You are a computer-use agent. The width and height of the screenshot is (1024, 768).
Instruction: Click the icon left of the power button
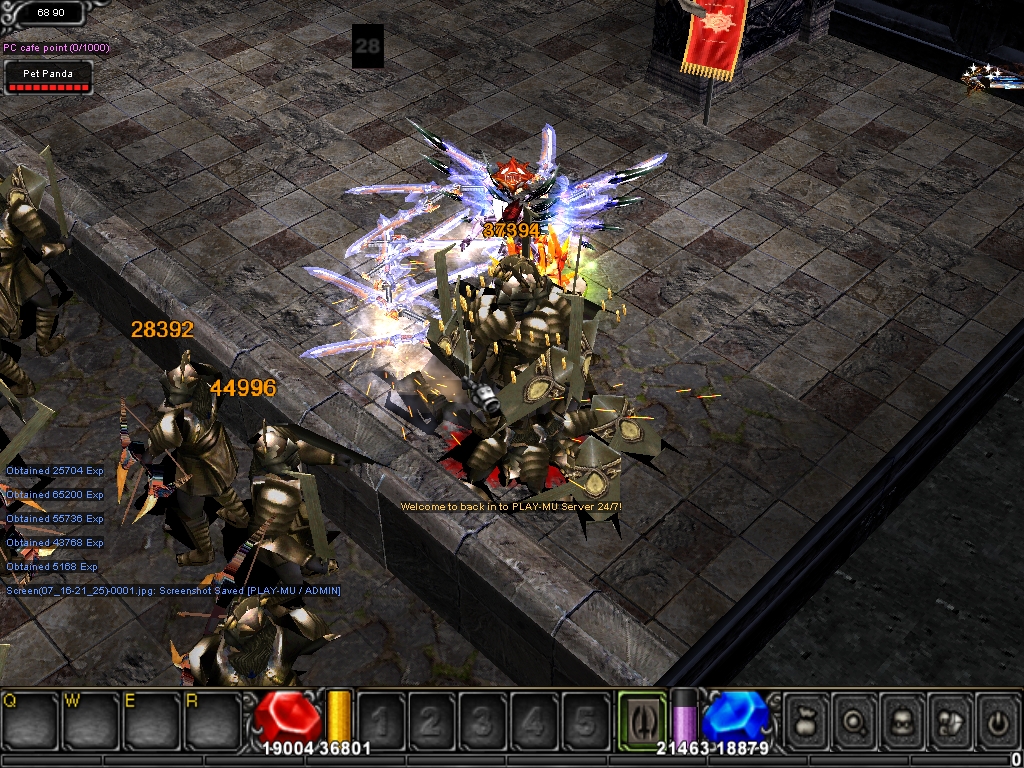(x=950, y=720)
